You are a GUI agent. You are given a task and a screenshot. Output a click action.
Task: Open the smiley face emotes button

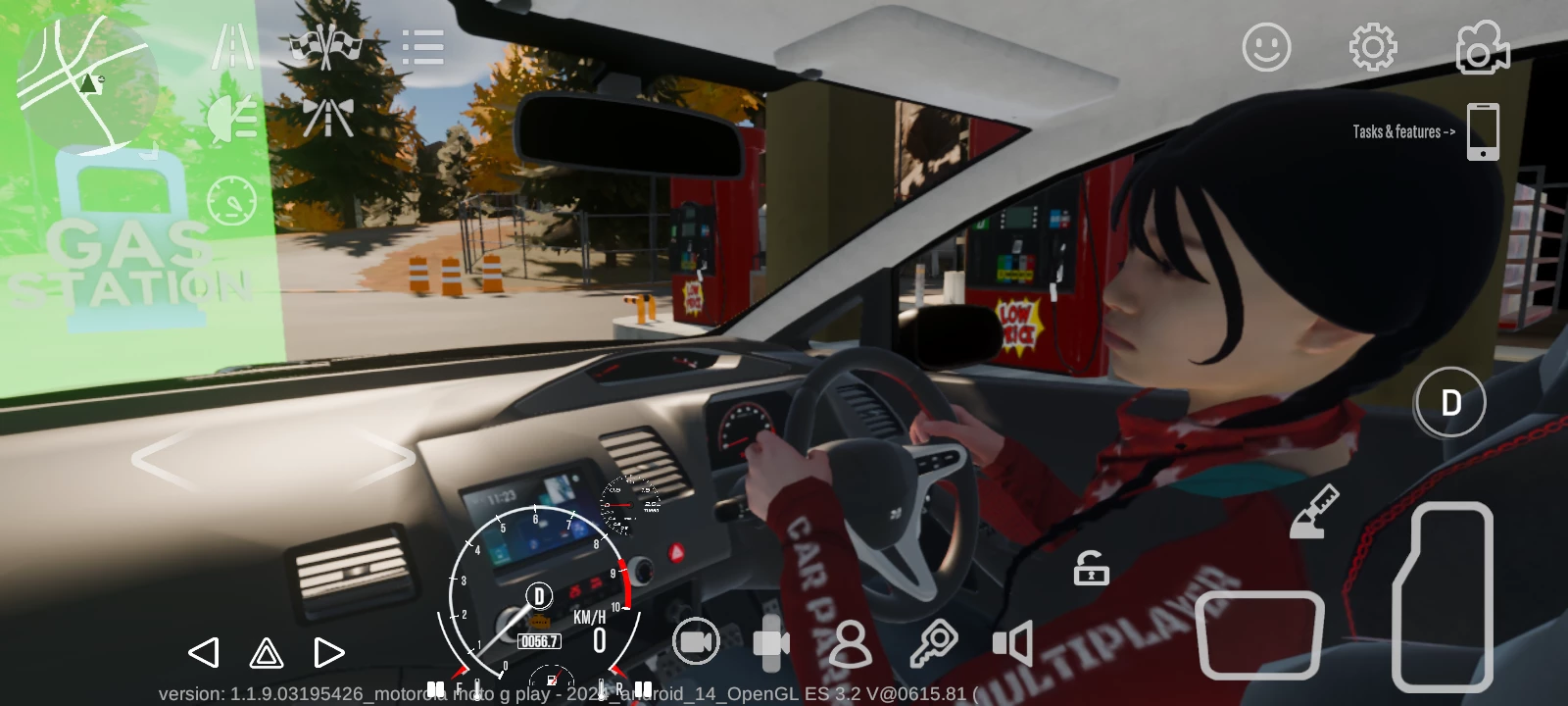click(x=1266, y=47)
